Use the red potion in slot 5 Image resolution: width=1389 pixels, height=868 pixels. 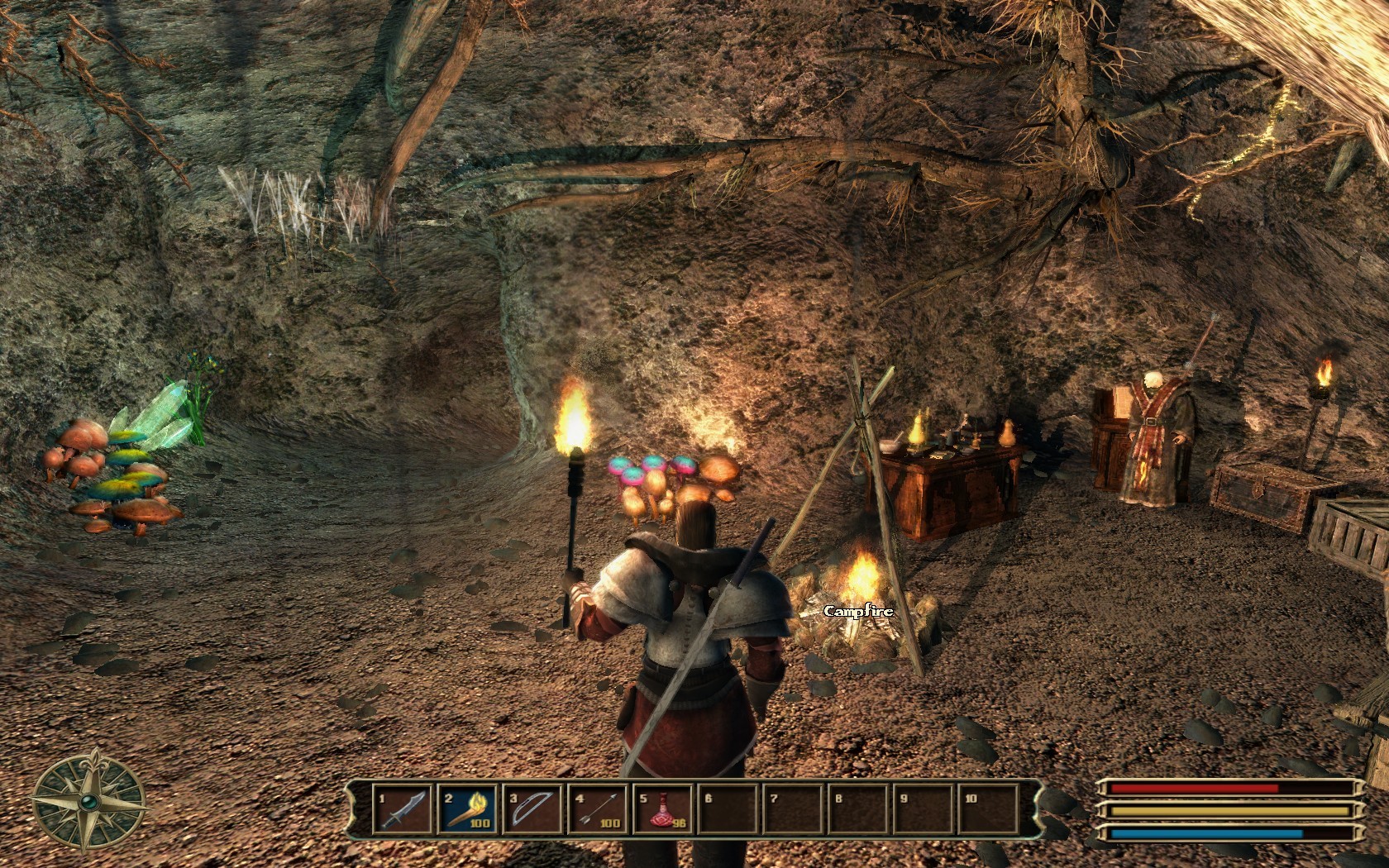tap(663, 809)
